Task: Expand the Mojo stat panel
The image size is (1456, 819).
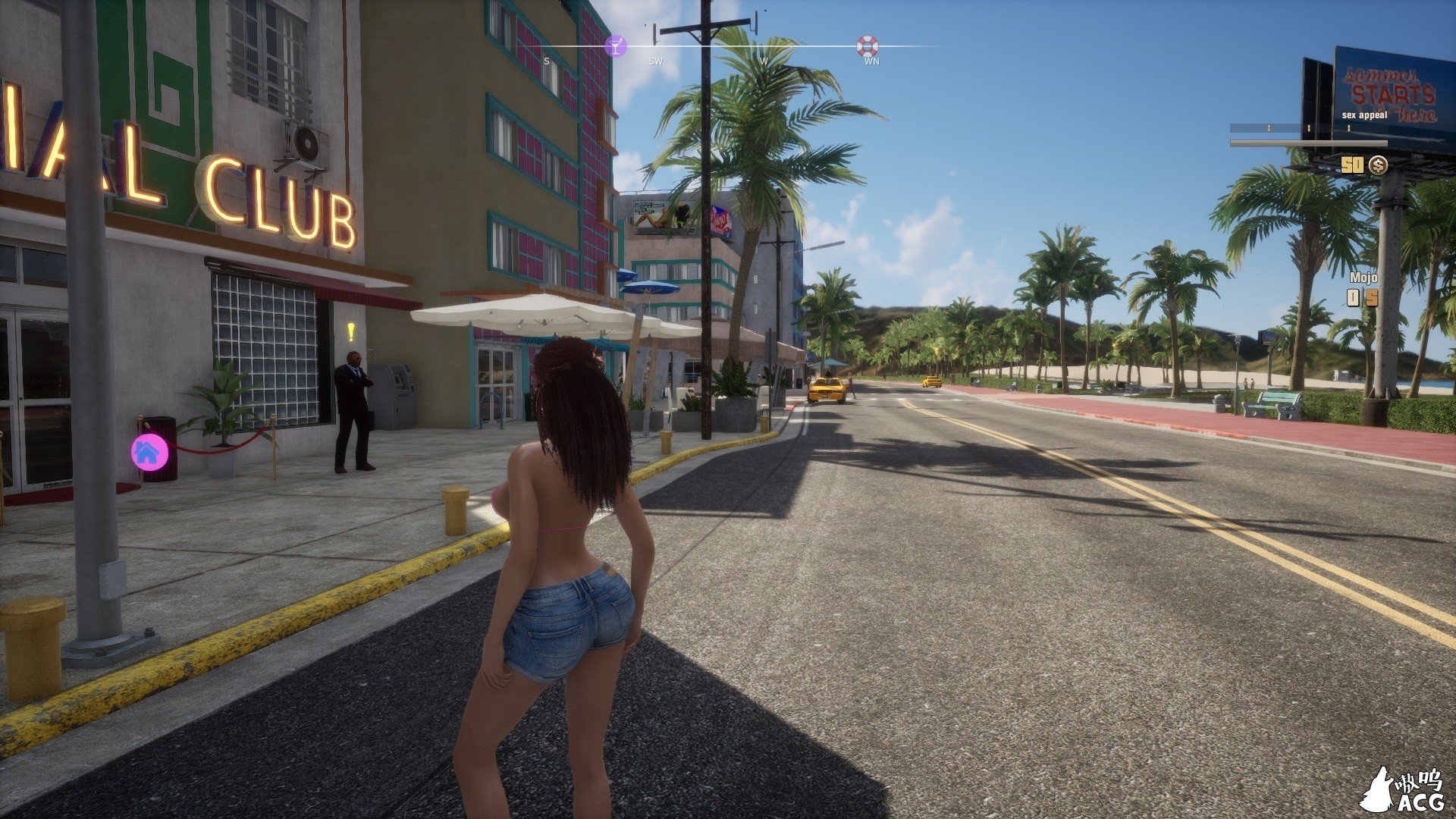Action: 1363,278
